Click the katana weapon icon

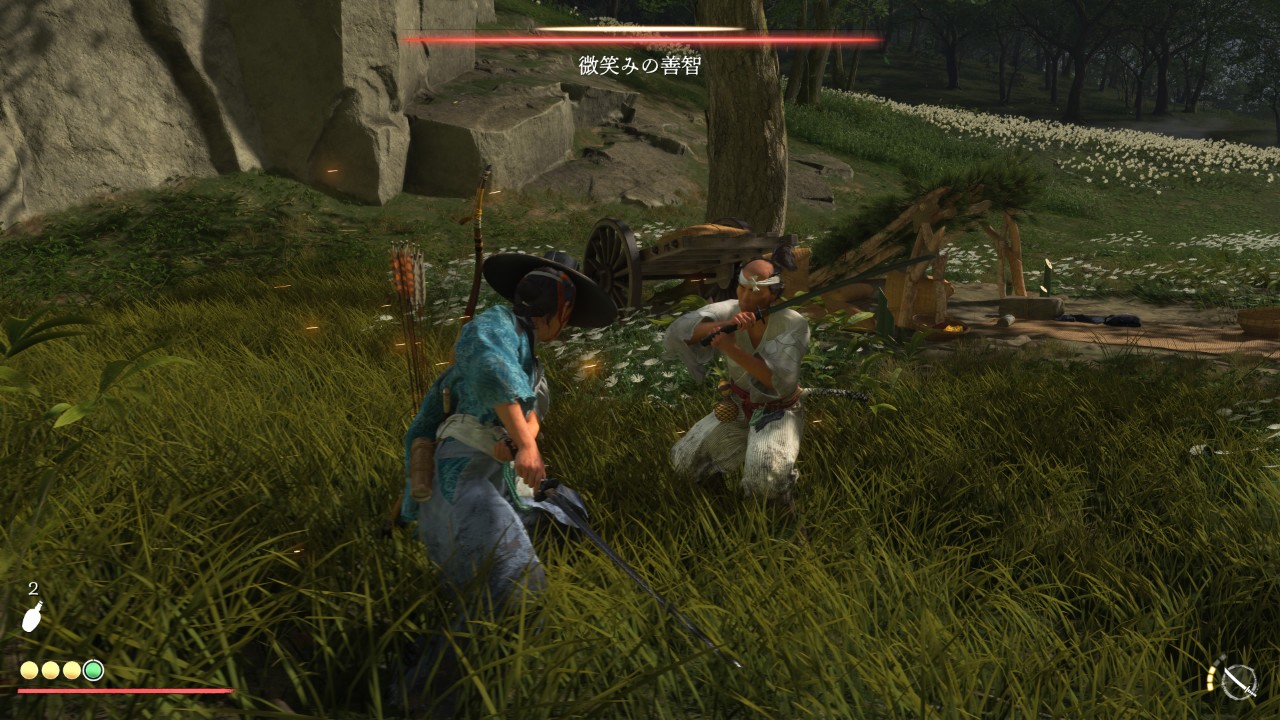click(1239, 681)
